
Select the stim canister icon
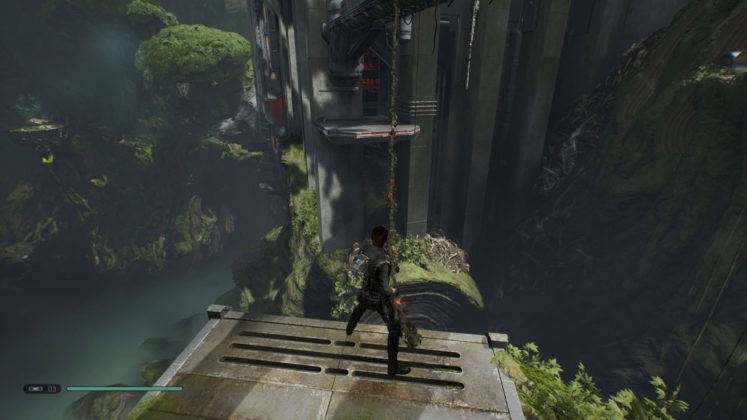click(36, 388)
